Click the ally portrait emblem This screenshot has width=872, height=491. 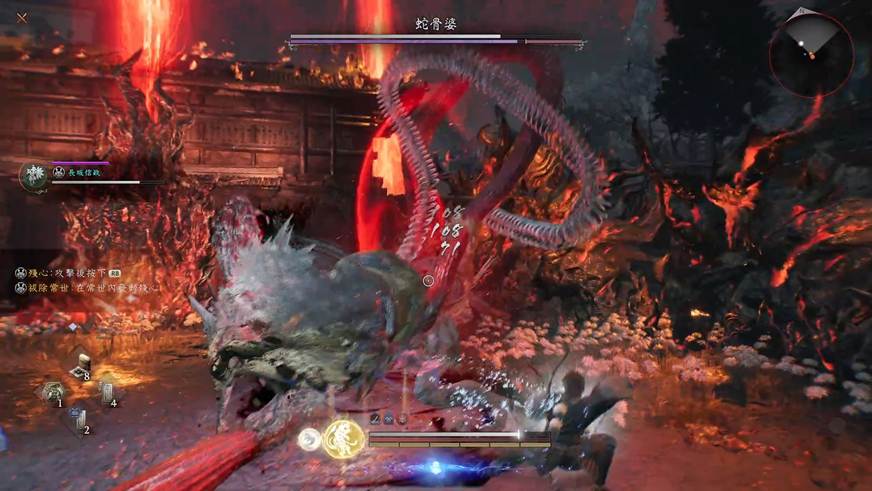click(x=36, y=176)
